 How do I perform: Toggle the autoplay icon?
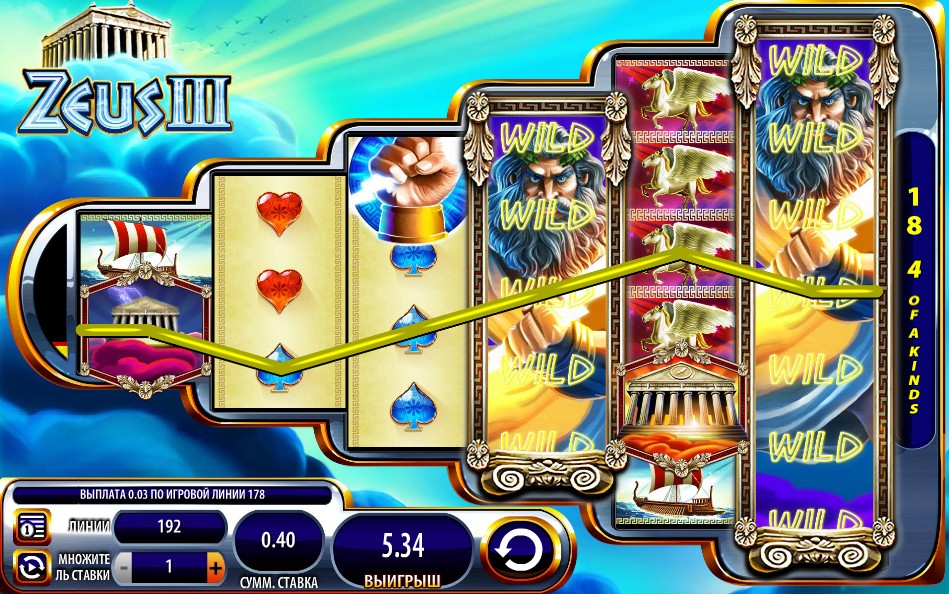tap(31, 567)
